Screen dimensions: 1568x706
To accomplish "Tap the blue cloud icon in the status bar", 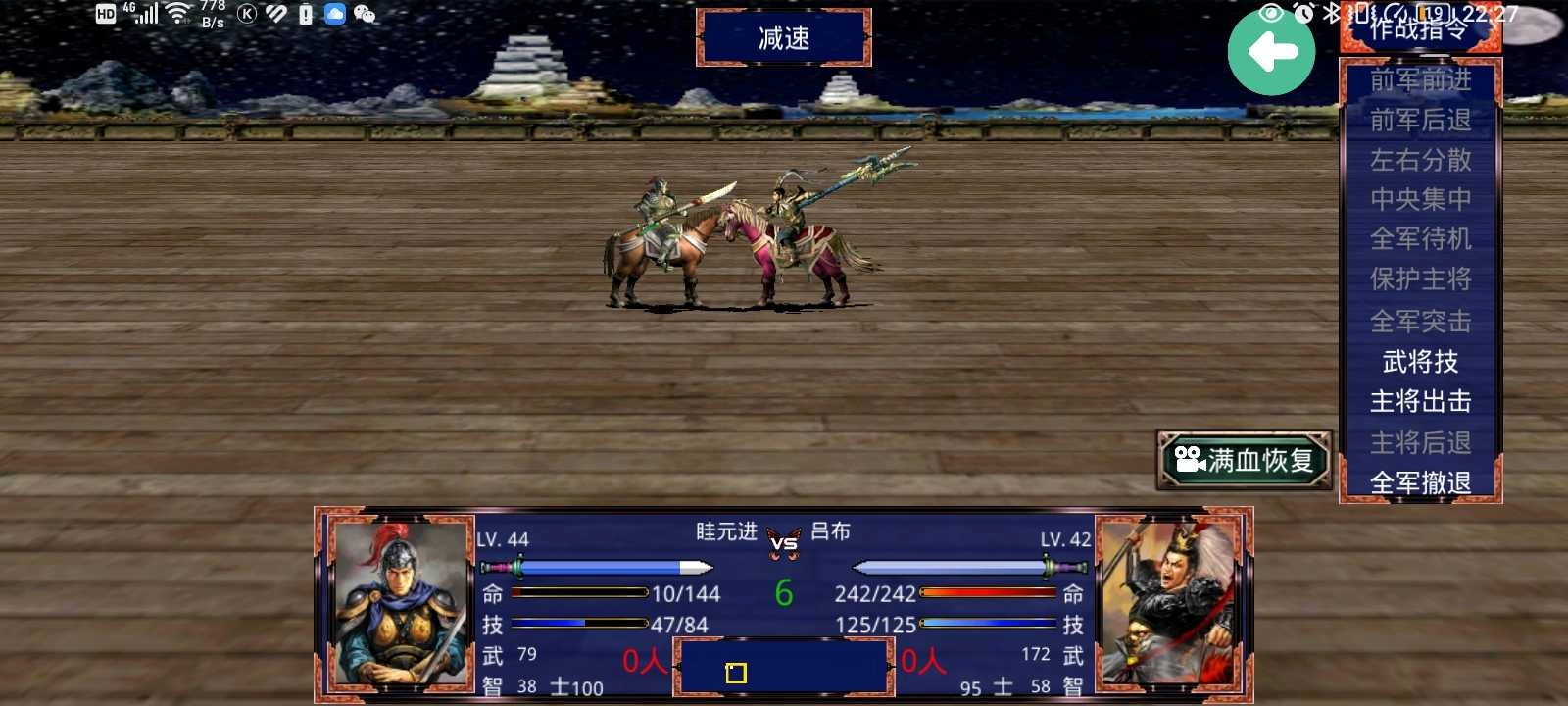I will [335, 14].
